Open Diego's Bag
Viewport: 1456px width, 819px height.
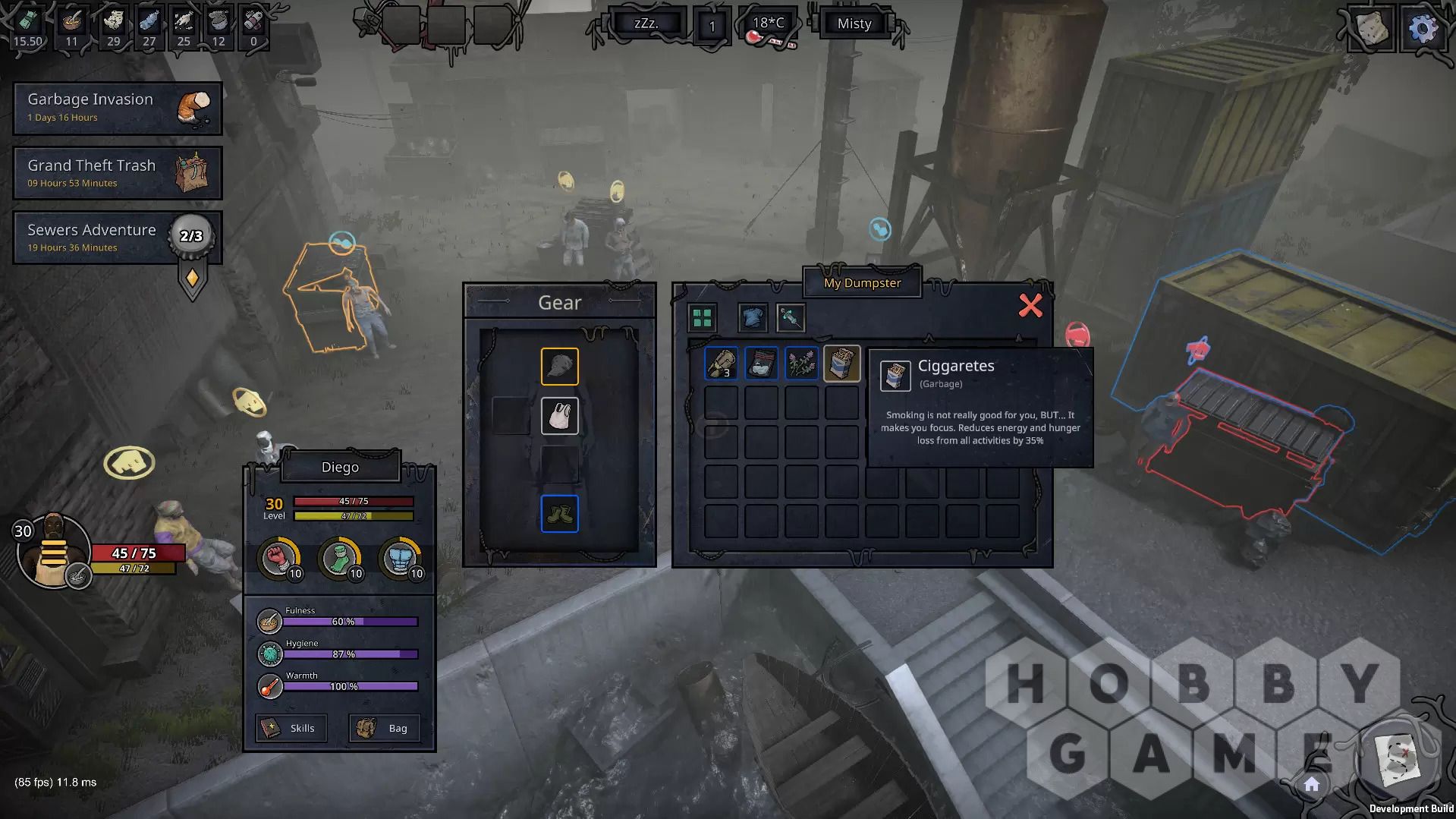384,728
